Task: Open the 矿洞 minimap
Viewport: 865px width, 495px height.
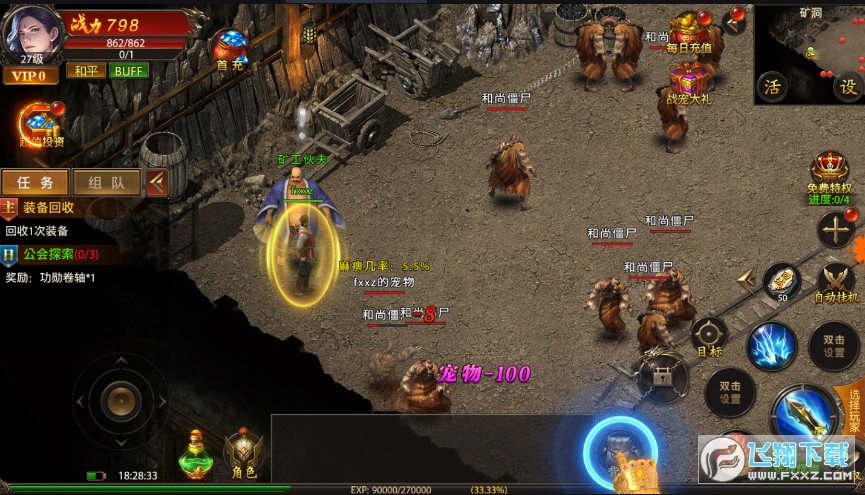Action: coord(809,48)
